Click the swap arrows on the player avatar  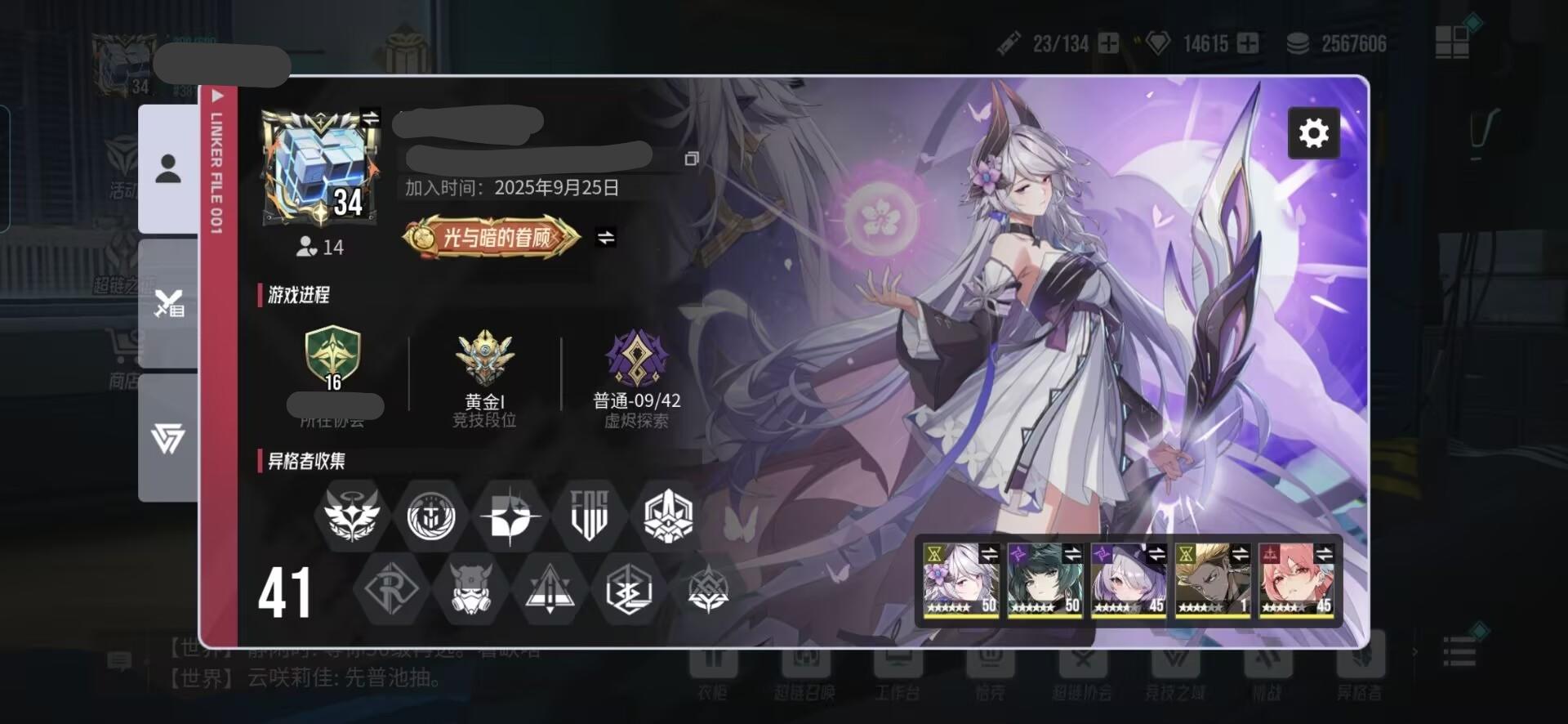click(372, 115)
